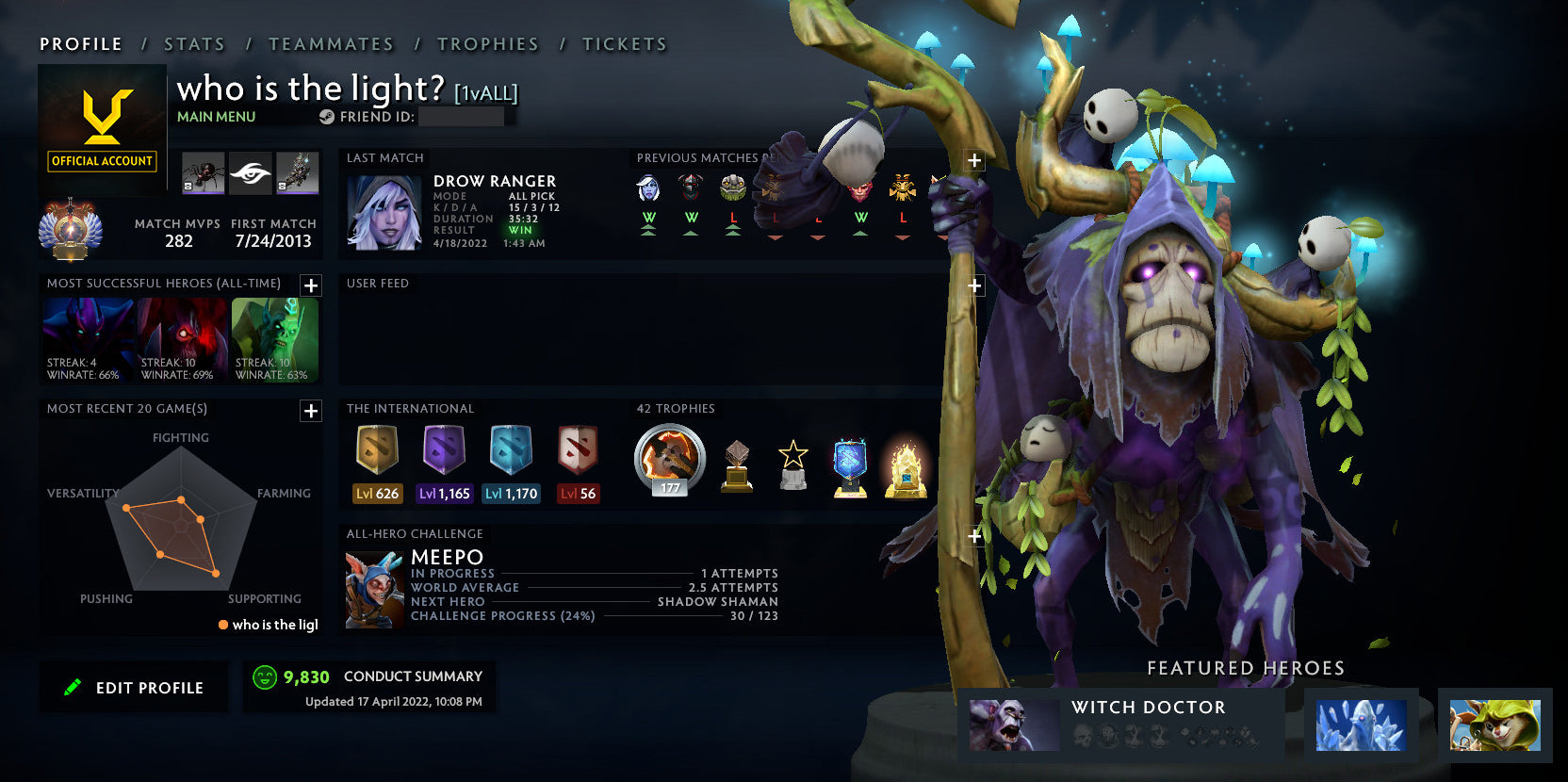Expand the Most Successful Heroes section

311,285
